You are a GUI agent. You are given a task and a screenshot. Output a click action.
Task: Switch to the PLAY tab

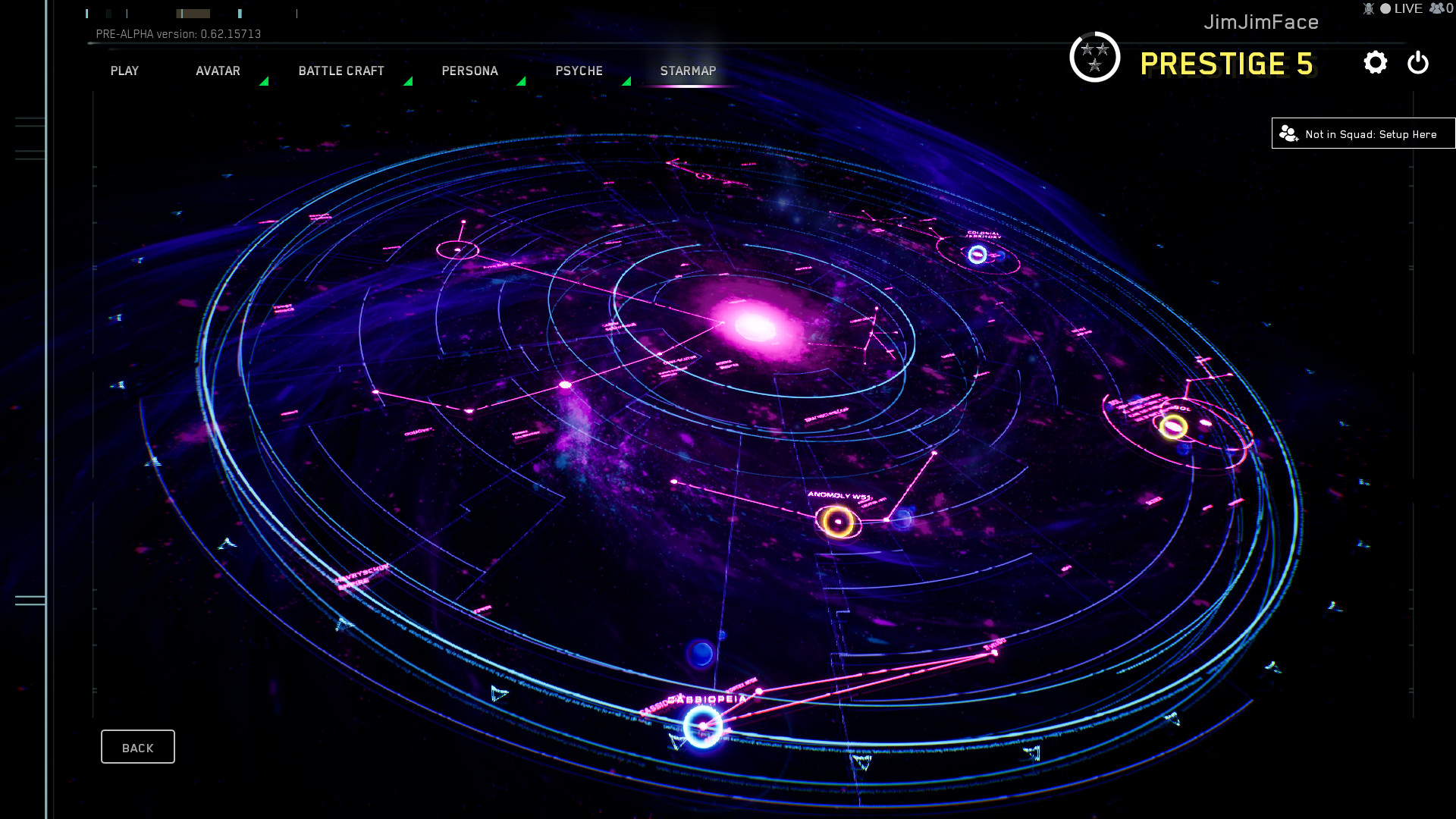pyautogui.click(x=124, y=71)
